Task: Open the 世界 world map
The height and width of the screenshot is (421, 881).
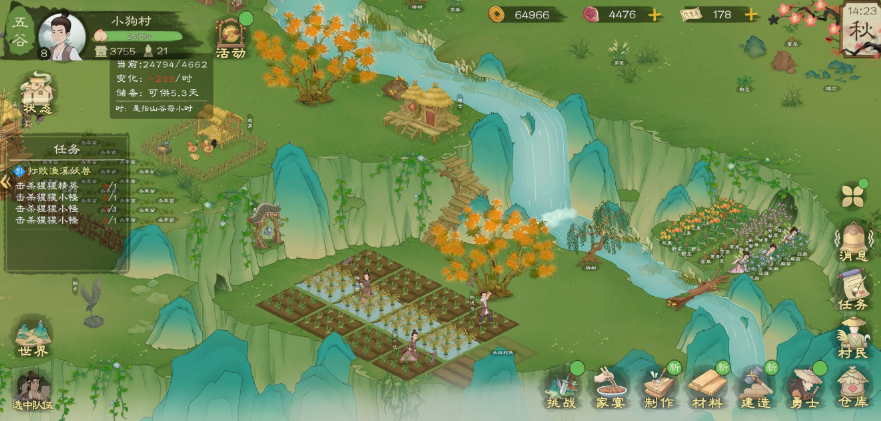Action: pos(33,339)
